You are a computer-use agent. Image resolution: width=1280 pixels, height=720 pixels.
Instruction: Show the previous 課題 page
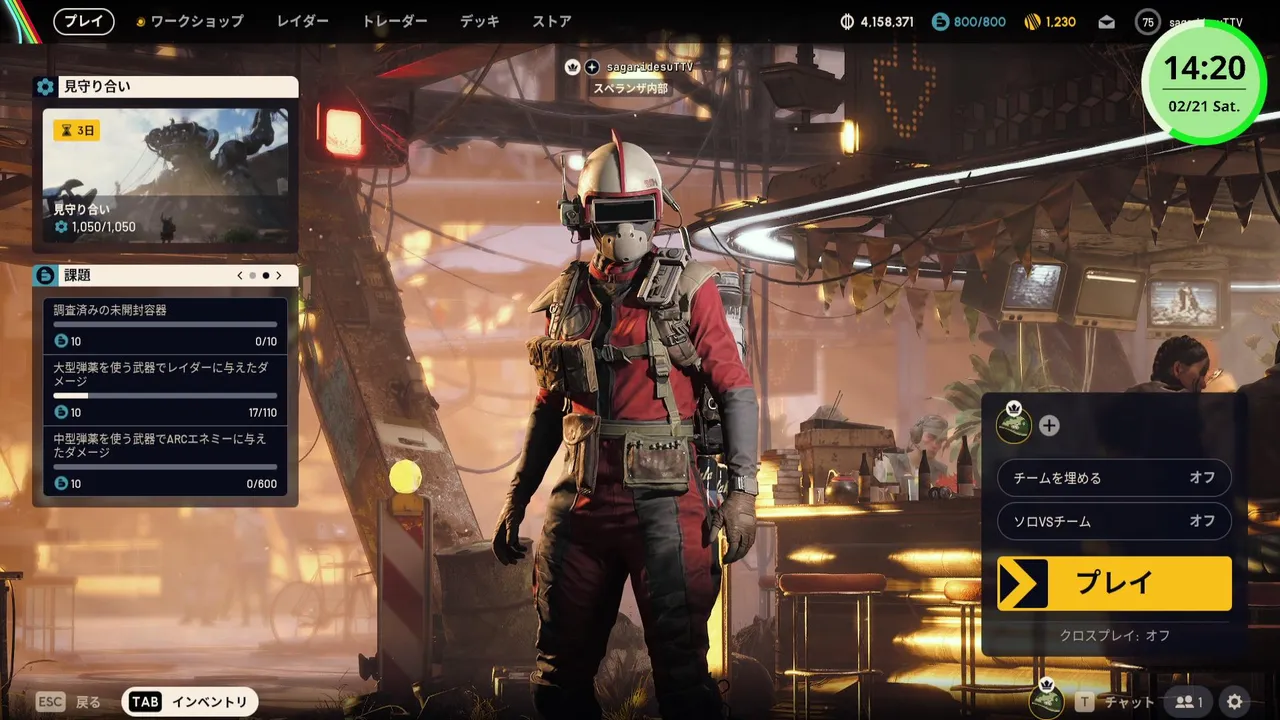(240, 275)
